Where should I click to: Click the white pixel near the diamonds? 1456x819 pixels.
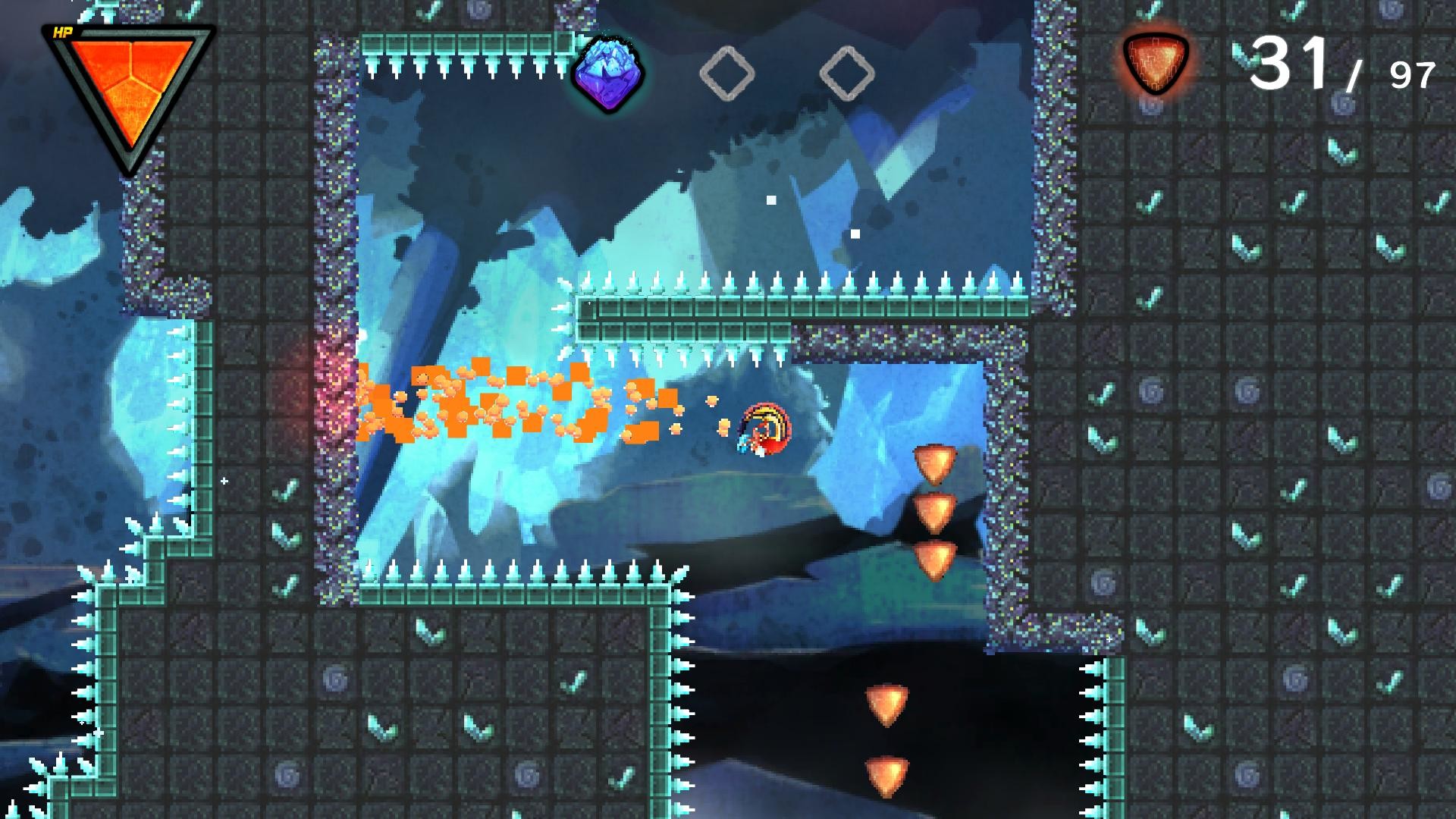(770, 199)
